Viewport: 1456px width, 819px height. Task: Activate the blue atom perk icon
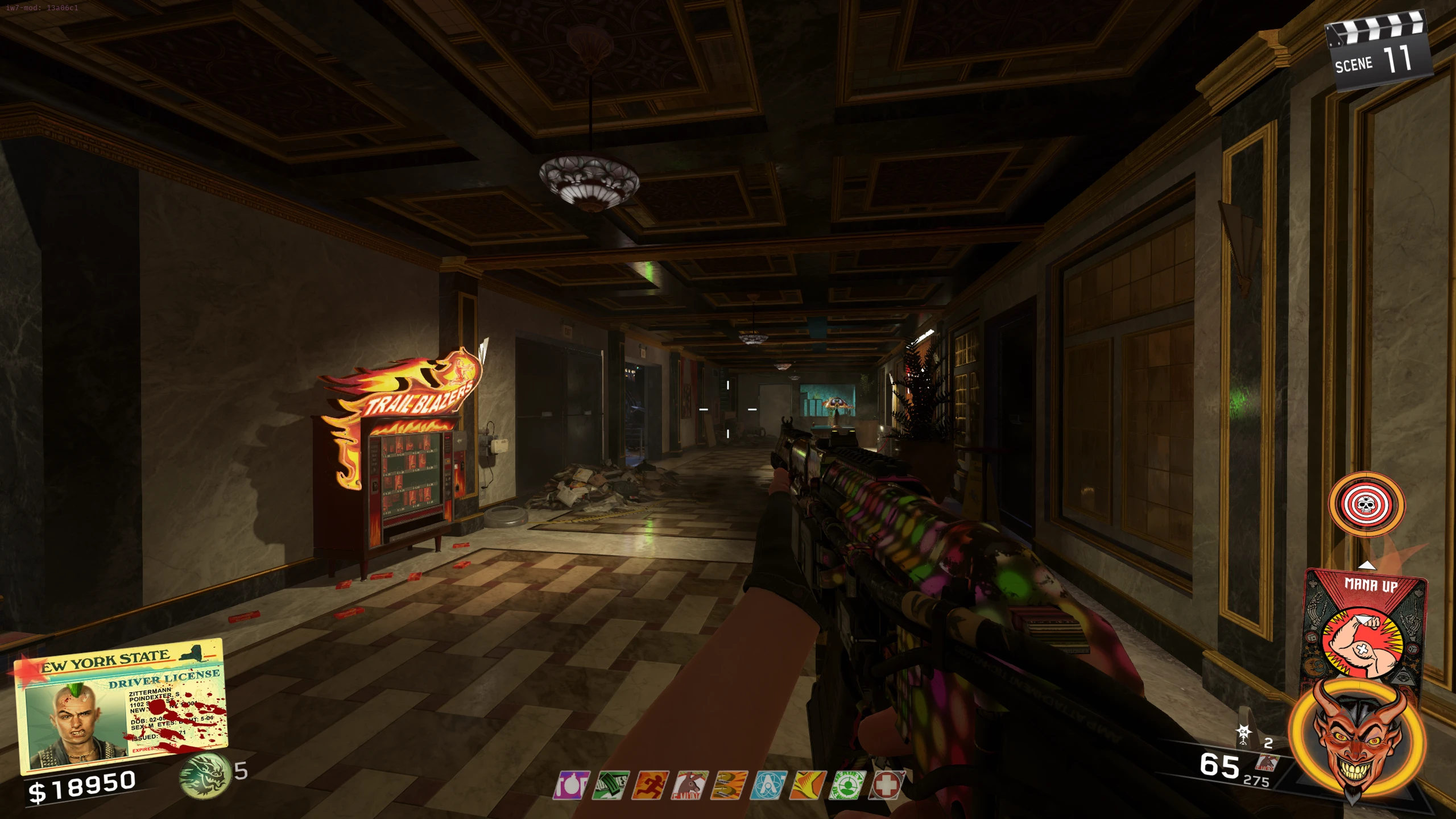(x=769, y=785)
